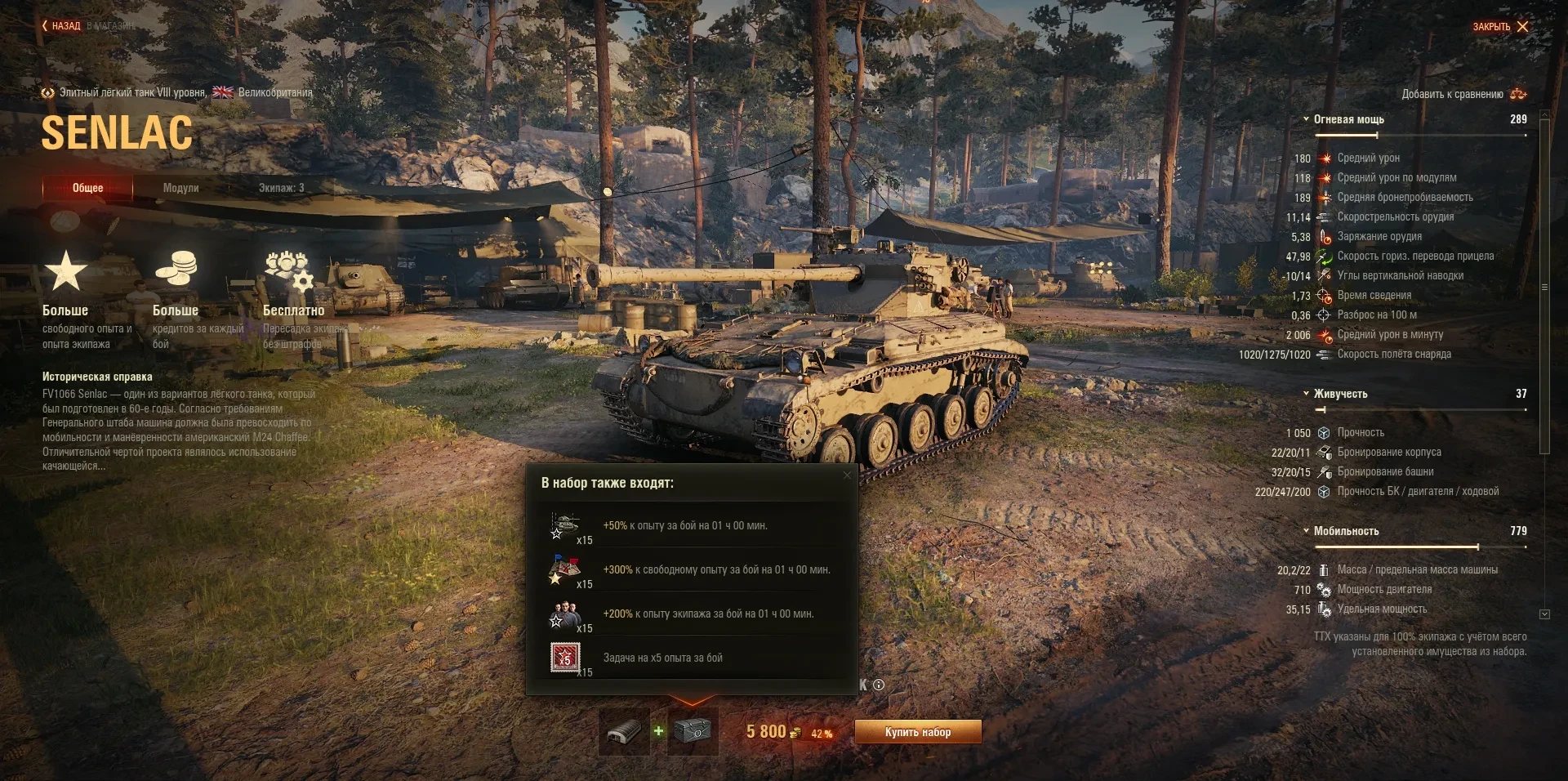Buy the bundle with Купить набор
The image size is (1568, 781).
pos(917,732)
